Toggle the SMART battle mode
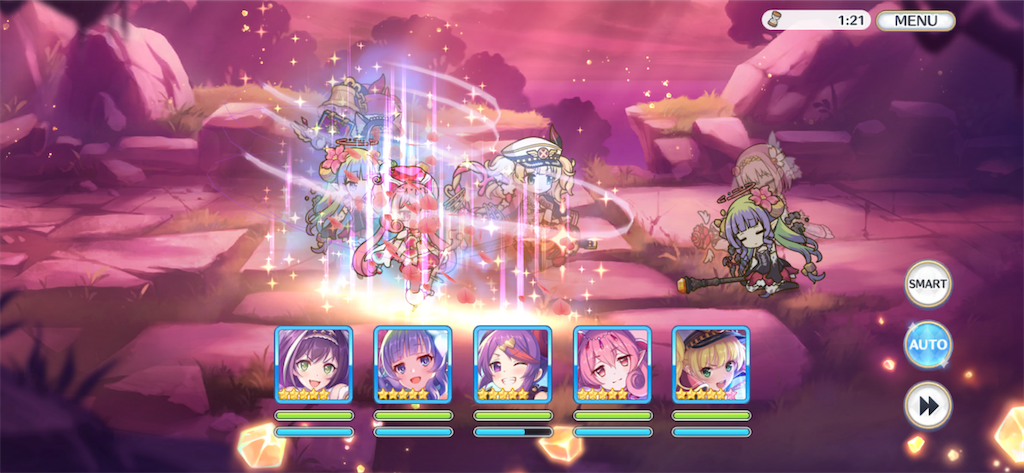The image size is (1024, 473). (x=927, y=285)
